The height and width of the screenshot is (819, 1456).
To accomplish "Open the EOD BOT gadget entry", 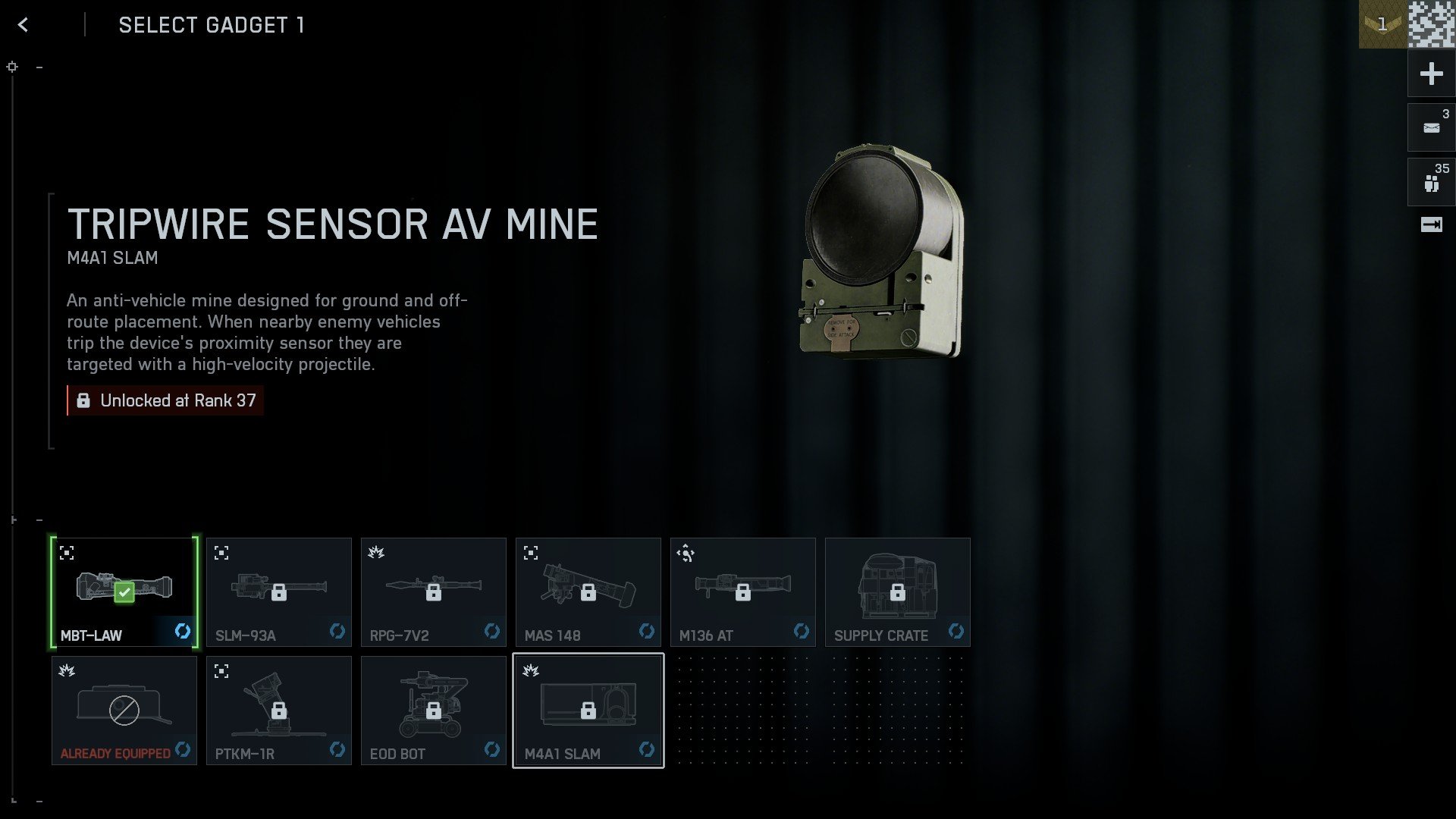I will tap(434, 710).
